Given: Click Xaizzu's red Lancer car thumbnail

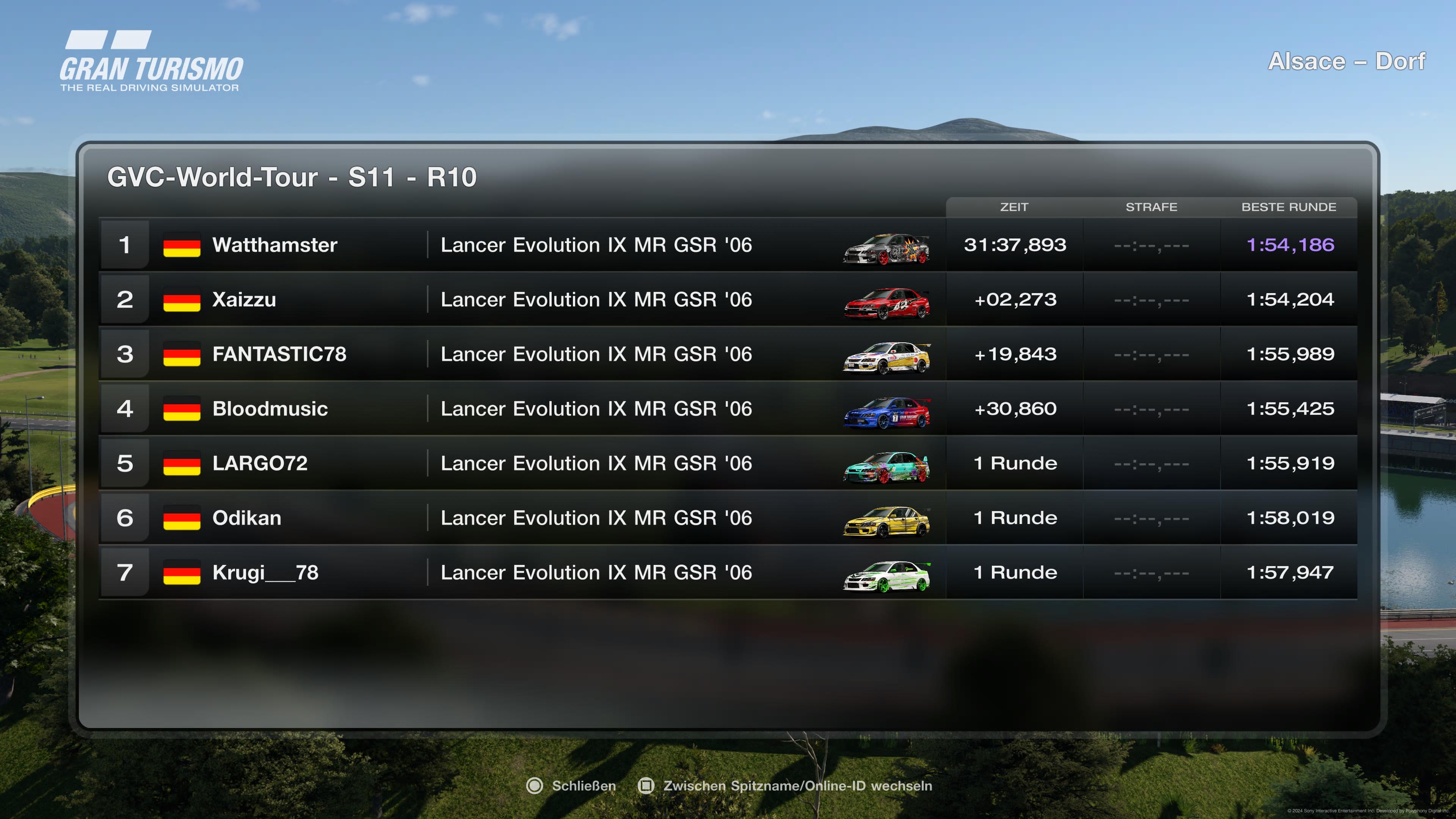Looking at the screenshot, I should (886, 303).
